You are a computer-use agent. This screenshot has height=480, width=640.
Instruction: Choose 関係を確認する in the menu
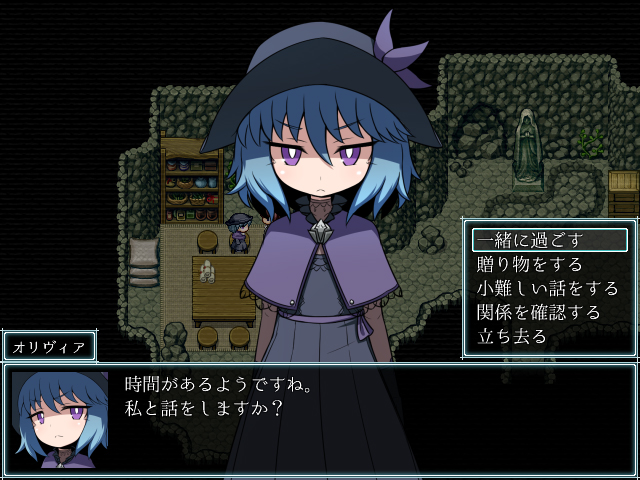point(538,312)
